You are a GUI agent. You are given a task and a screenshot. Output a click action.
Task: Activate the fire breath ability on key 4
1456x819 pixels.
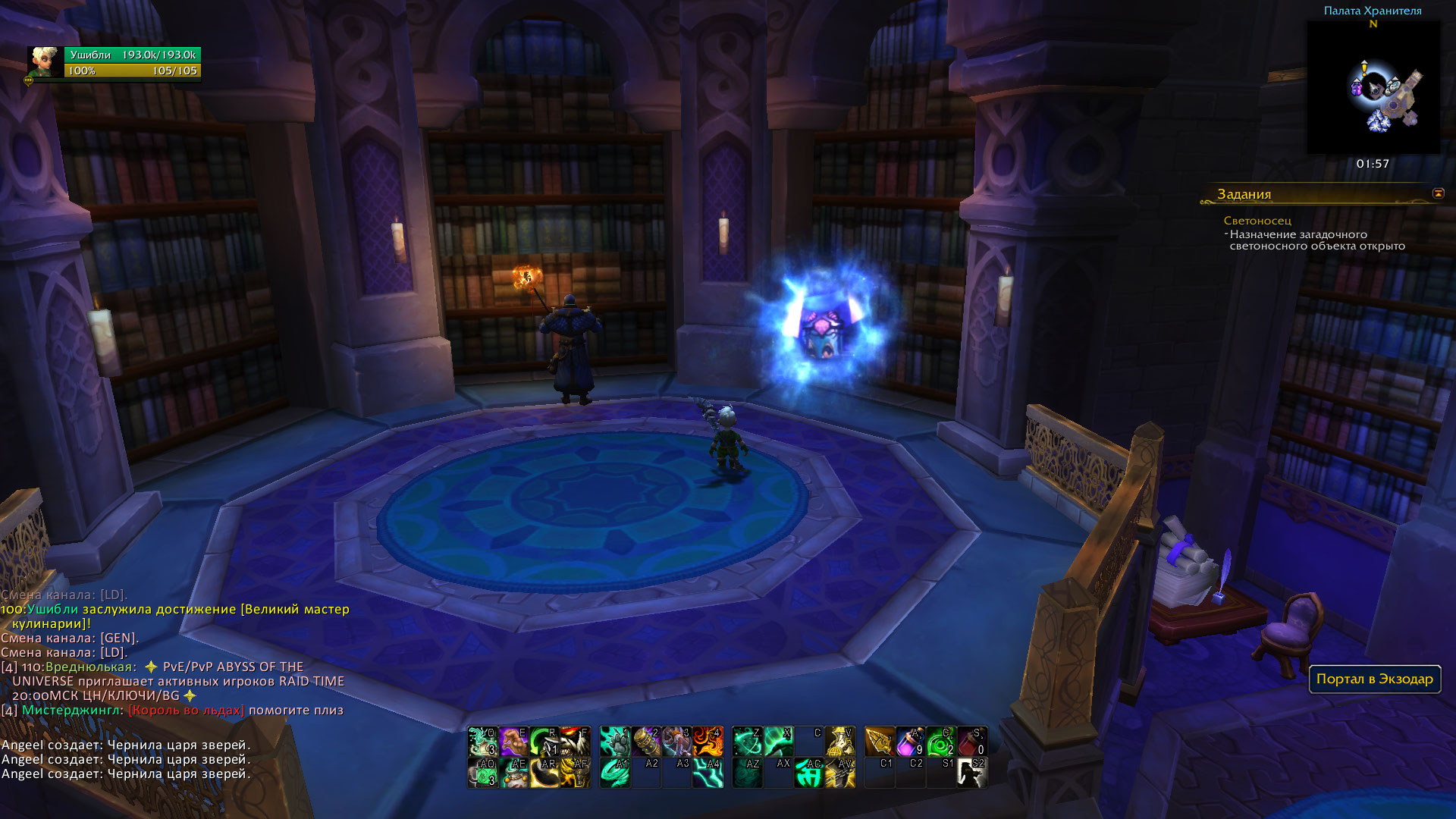[708, 741]
